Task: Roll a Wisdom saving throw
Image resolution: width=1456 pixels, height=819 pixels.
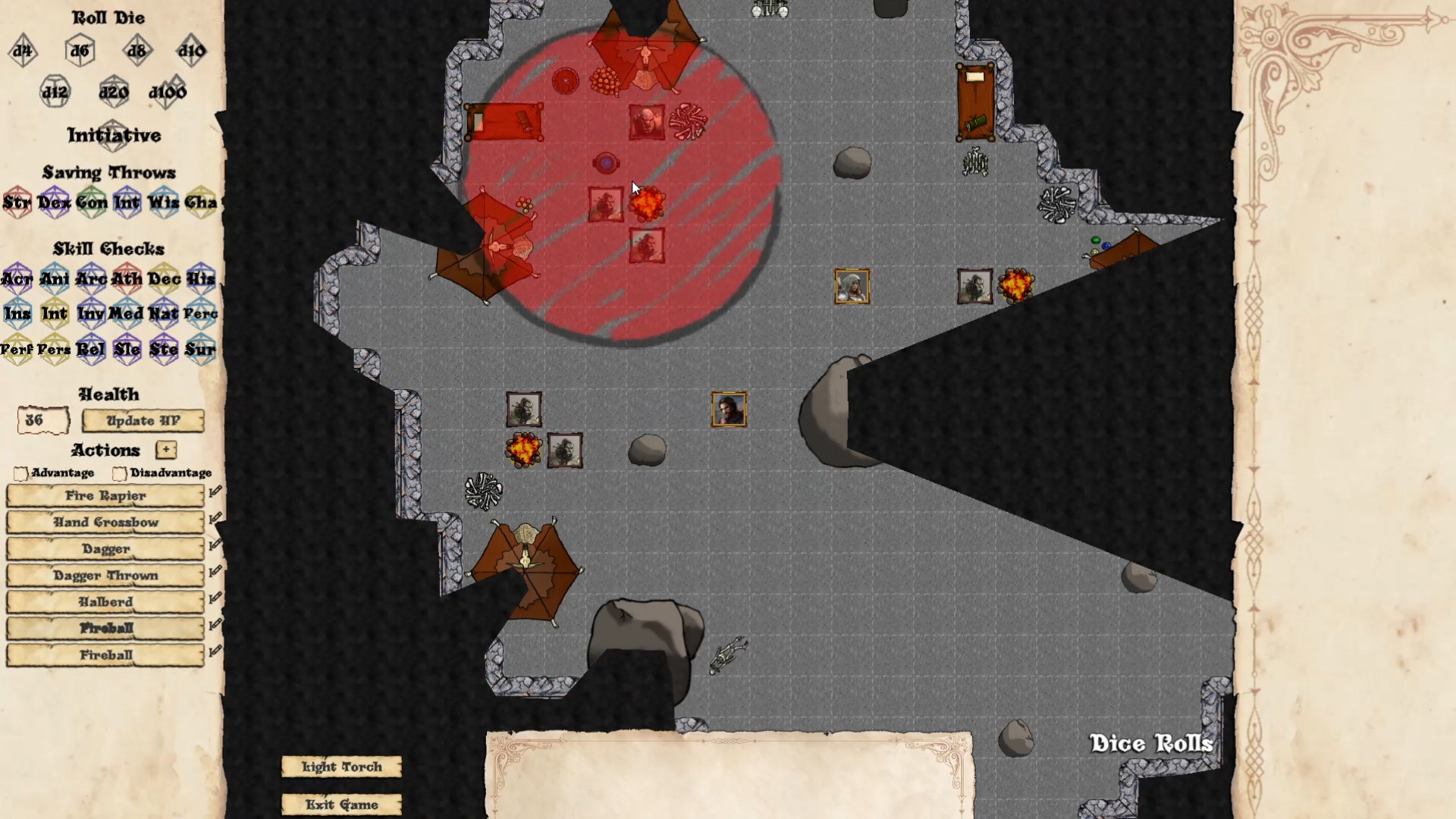Action: (163, 202)
